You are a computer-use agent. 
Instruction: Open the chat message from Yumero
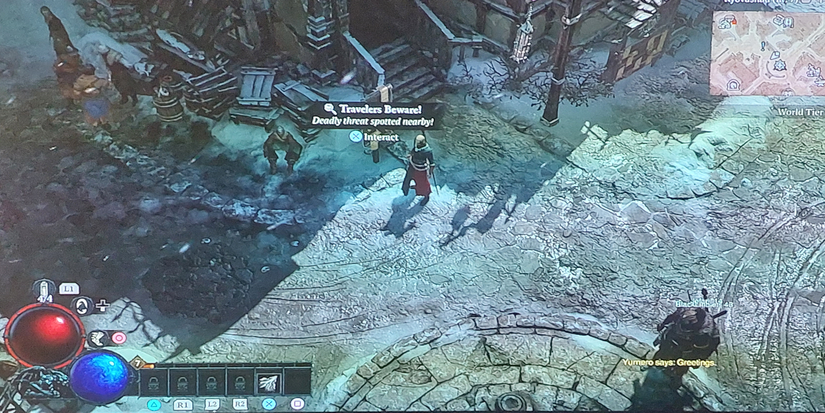click(668, 362)
